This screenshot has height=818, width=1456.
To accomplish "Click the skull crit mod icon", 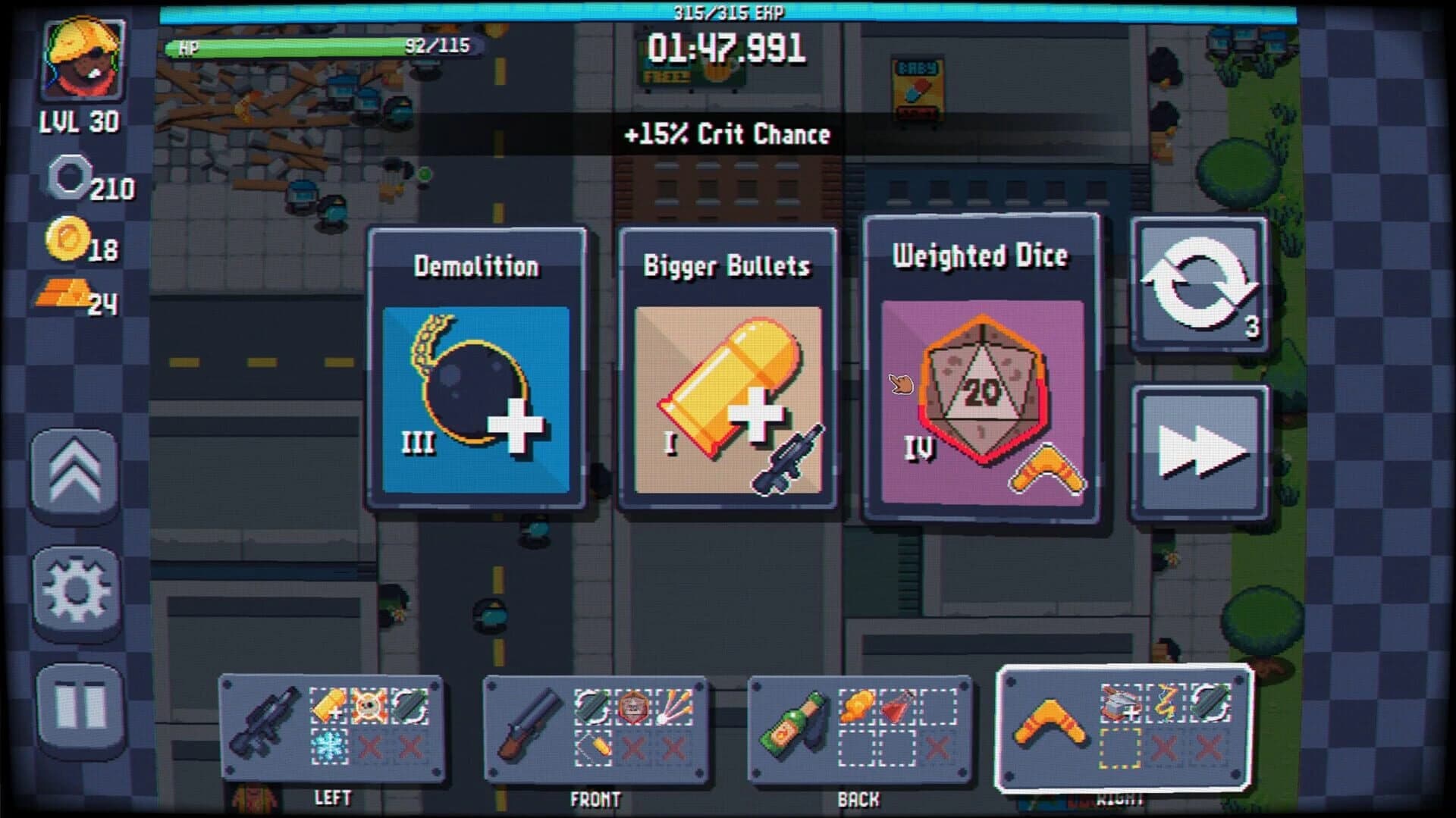I will point(368,704).
